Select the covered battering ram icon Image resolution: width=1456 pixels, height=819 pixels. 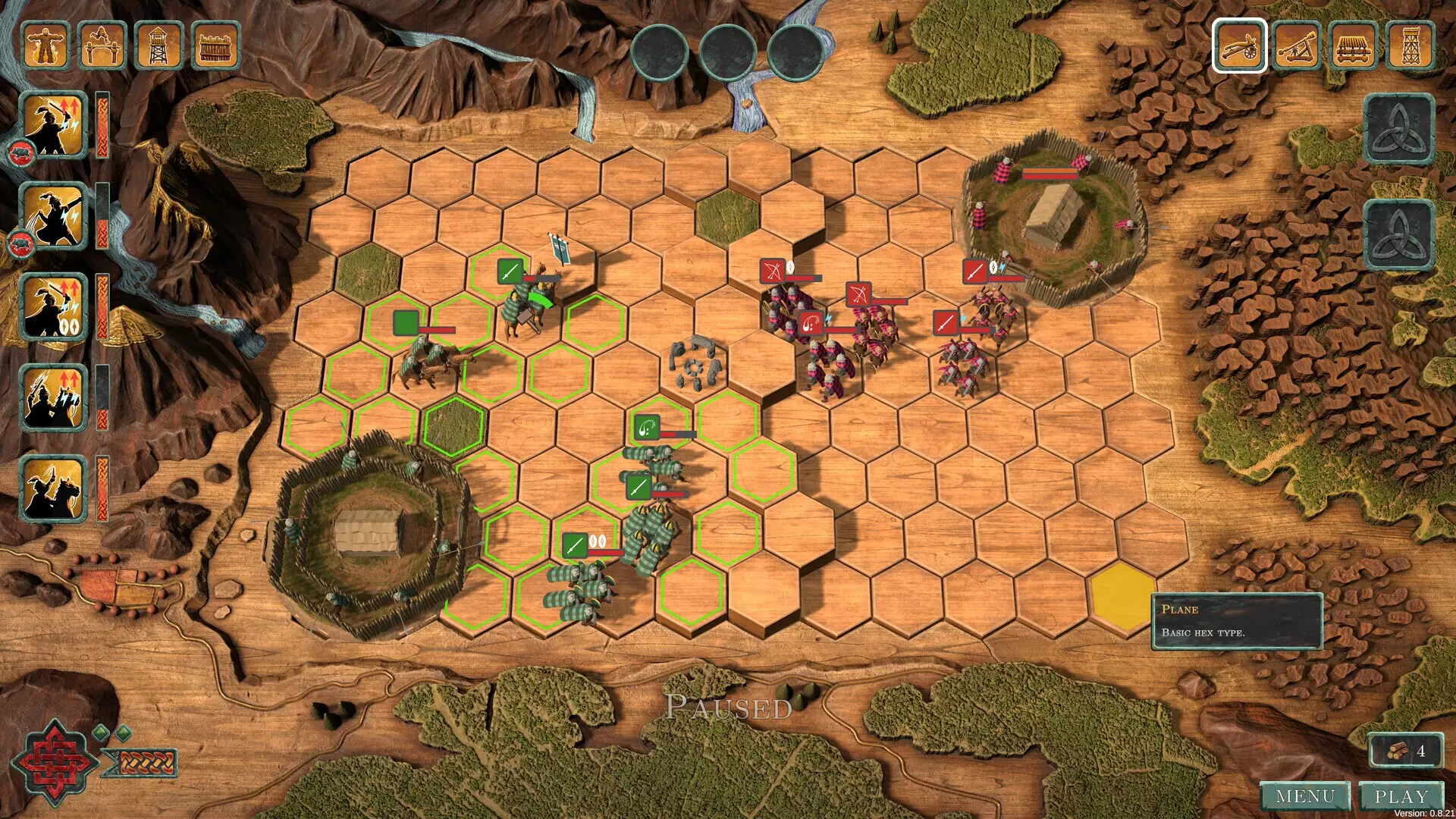pos(1354,45)
